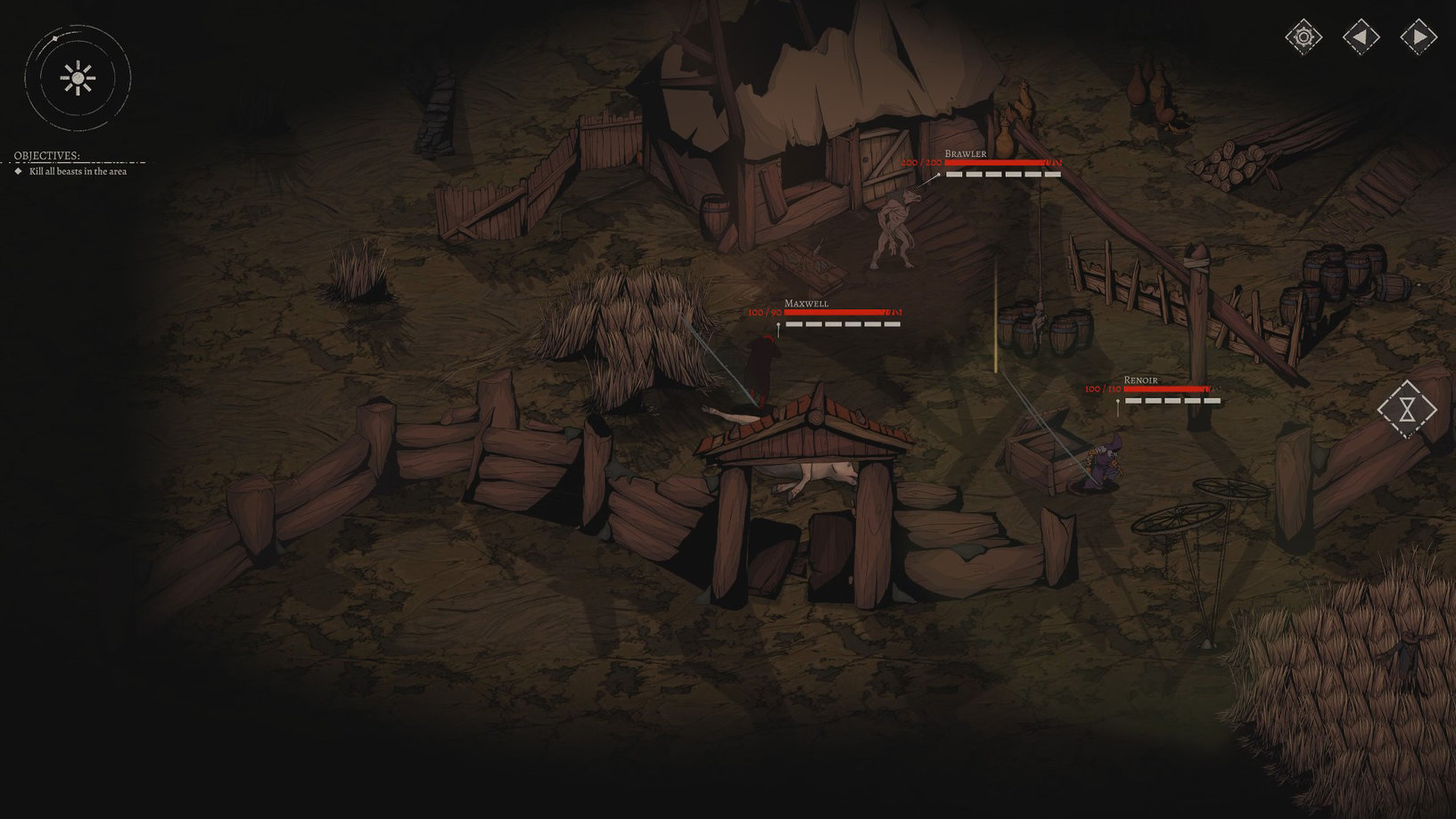End turn with the hourglass button
The image size is (1456, 819).
pos(1407,409)
